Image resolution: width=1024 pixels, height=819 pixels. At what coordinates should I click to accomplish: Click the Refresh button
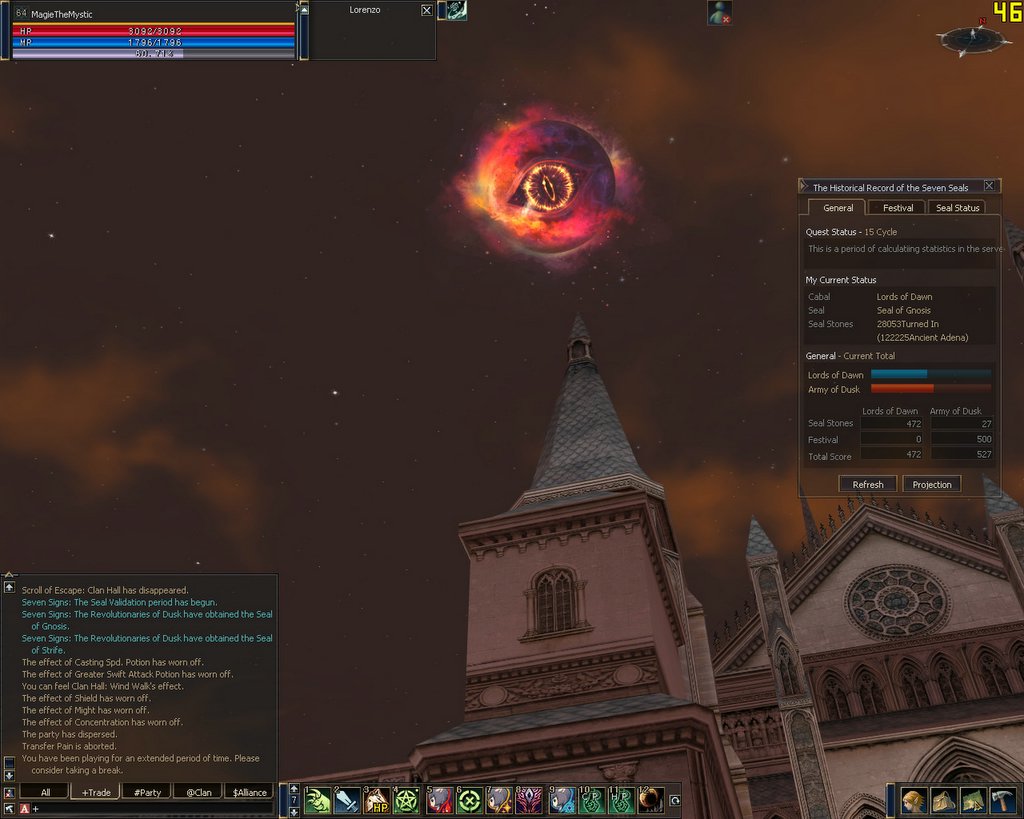click(x=867, y=484)
